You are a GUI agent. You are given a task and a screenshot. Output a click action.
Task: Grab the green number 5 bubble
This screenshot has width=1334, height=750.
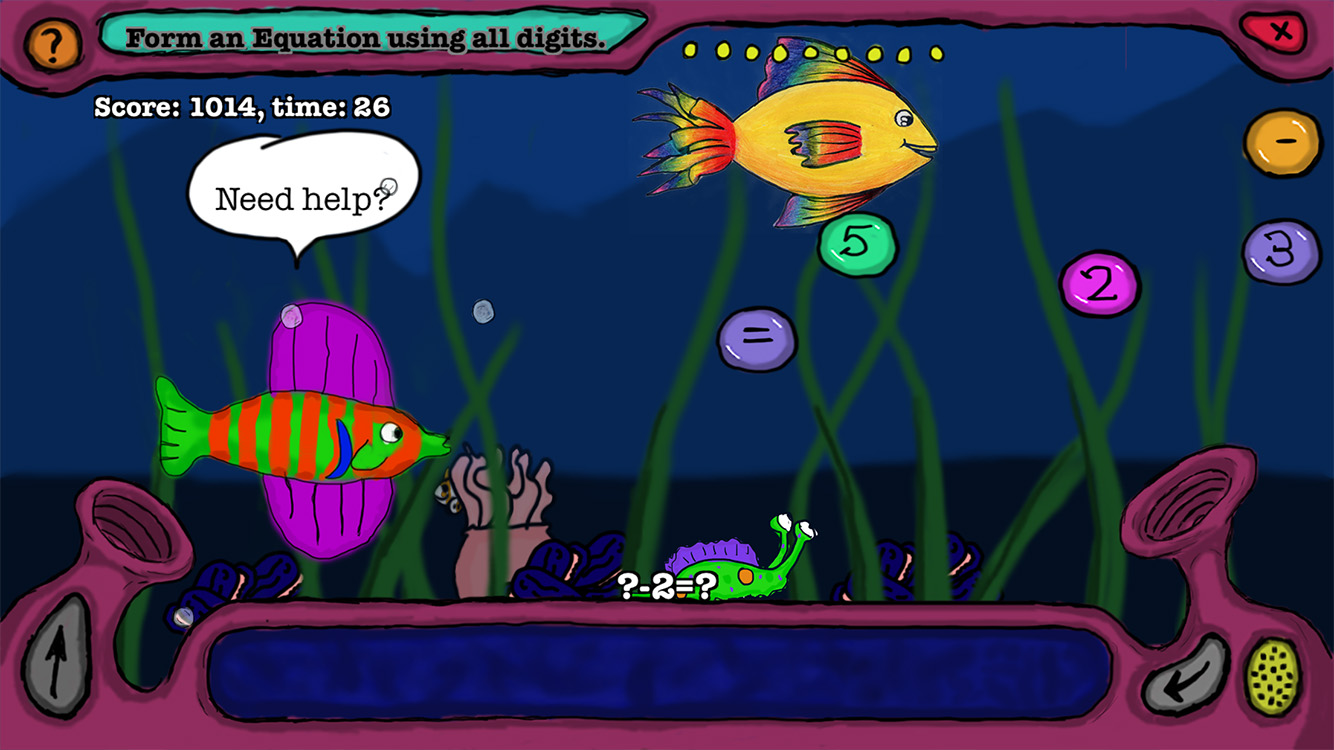click(857, 245)
